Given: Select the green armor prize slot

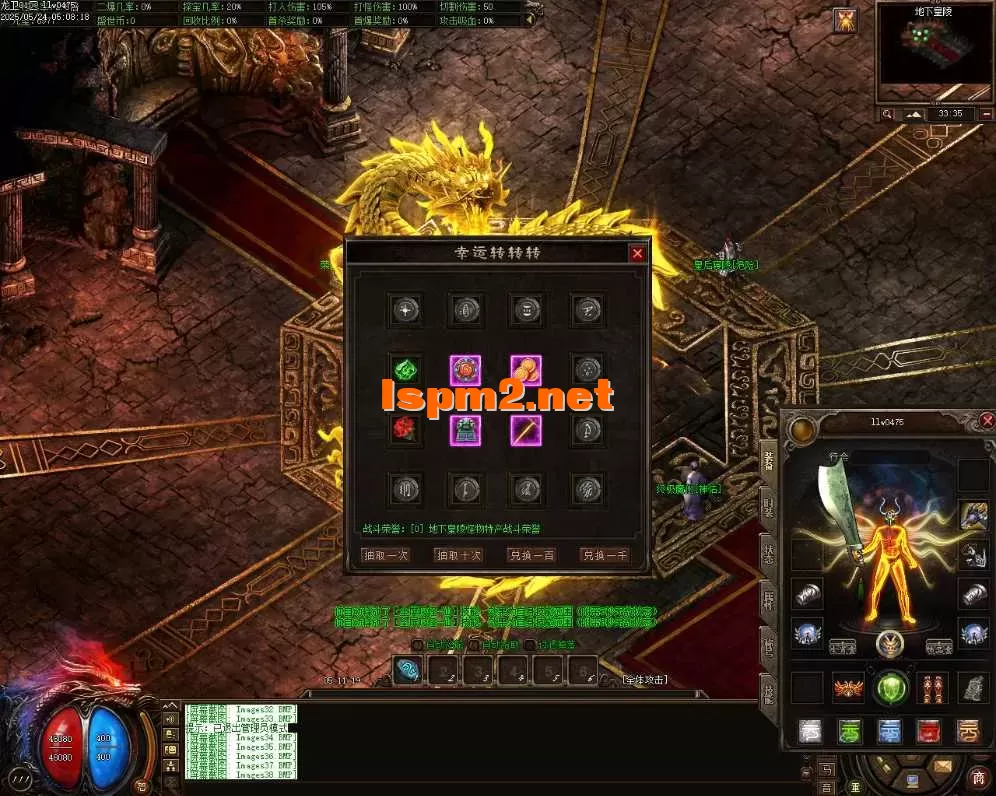Looking at the screenshot, I should tap(465, 430).
